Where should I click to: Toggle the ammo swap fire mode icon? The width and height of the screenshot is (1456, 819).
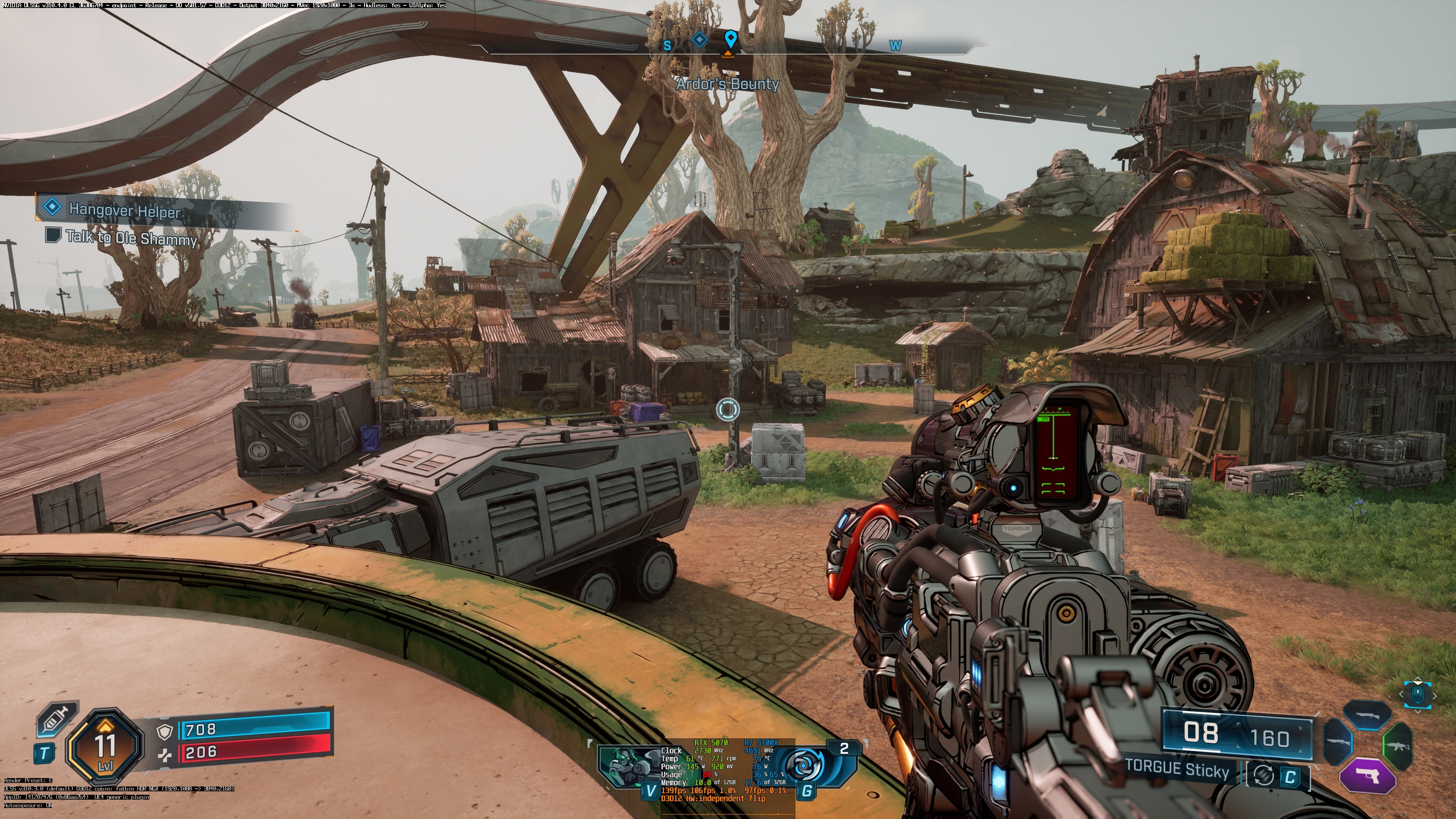tap(1263, 775)
